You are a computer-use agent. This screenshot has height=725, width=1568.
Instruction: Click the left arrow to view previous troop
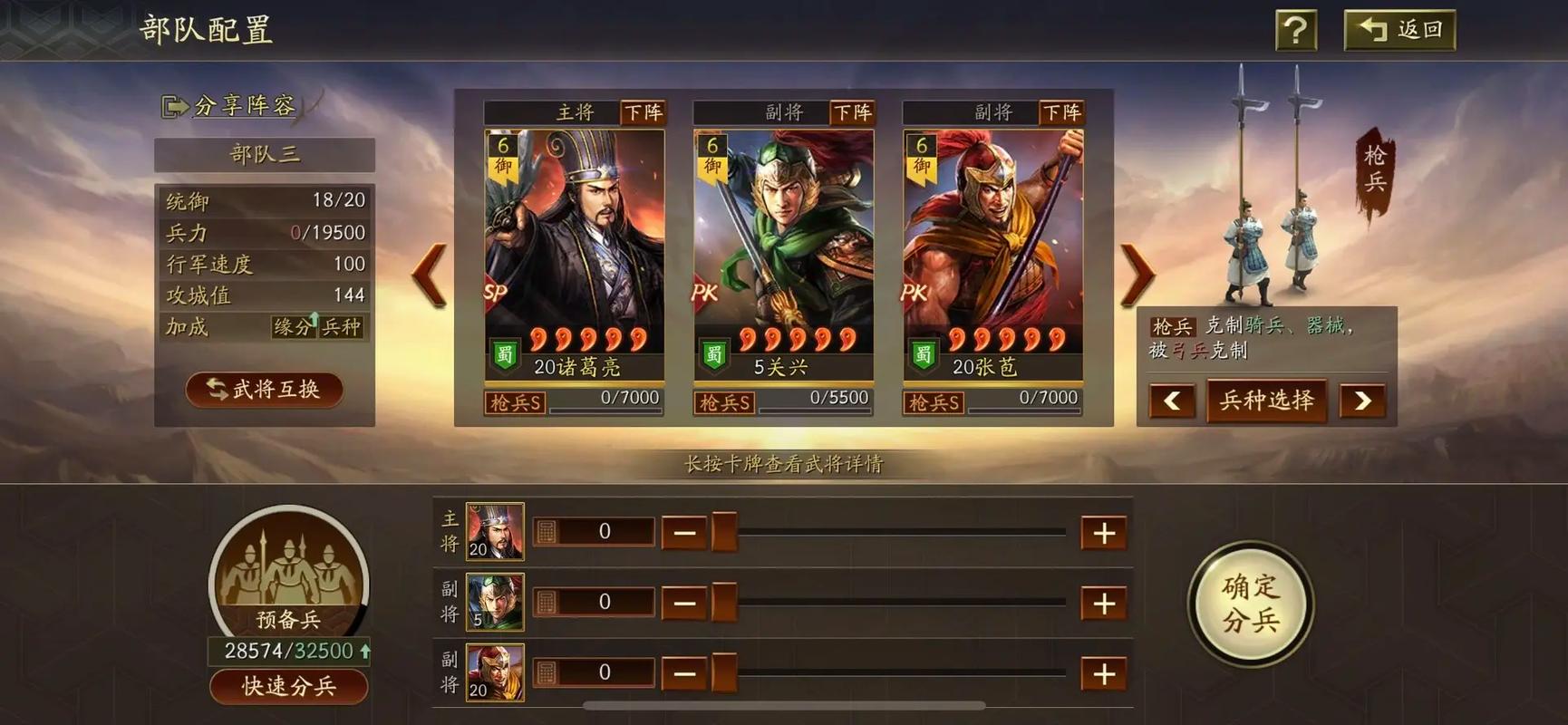click(429, 275)
